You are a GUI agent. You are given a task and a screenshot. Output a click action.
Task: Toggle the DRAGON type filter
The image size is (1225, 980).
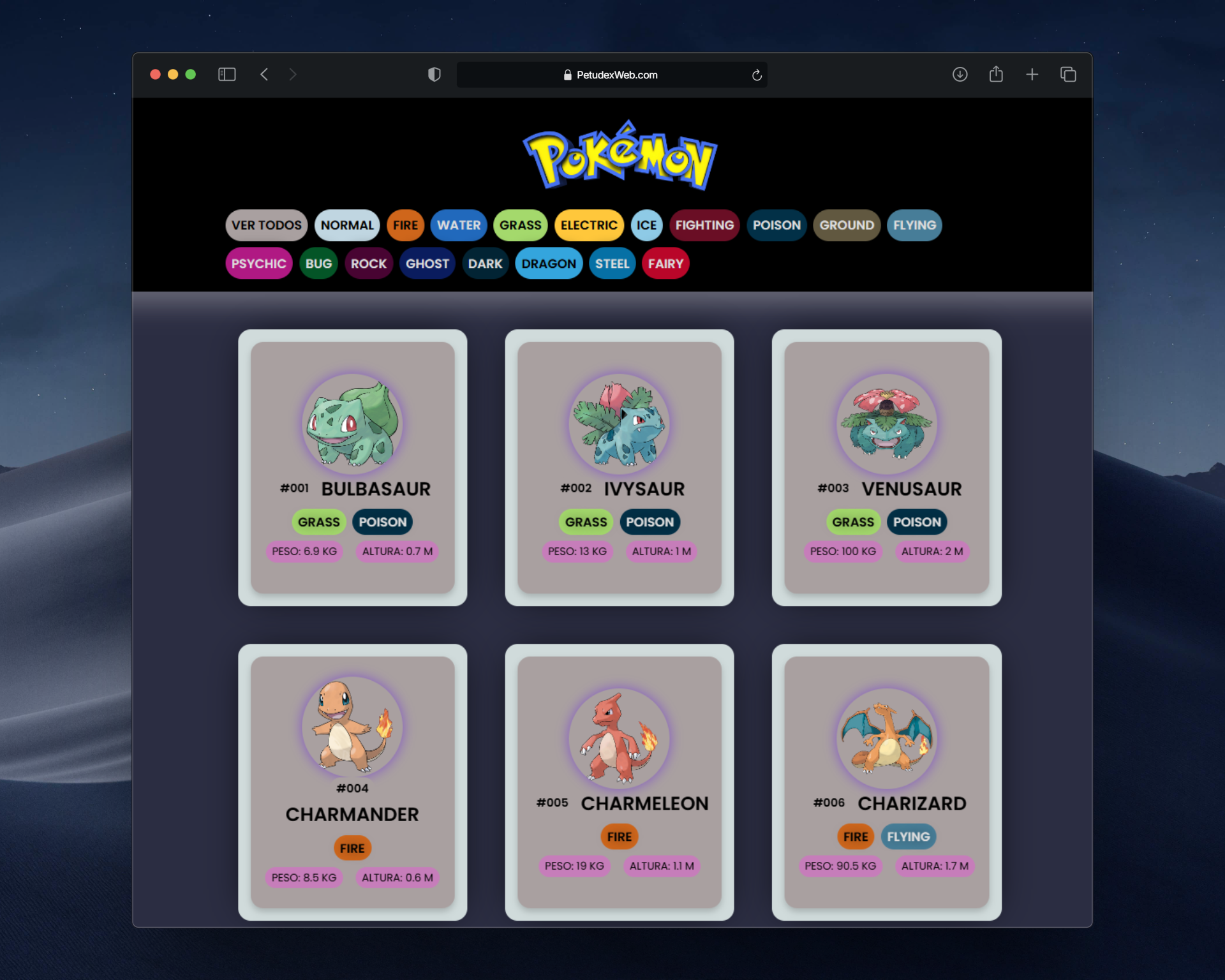click(548, 264)
